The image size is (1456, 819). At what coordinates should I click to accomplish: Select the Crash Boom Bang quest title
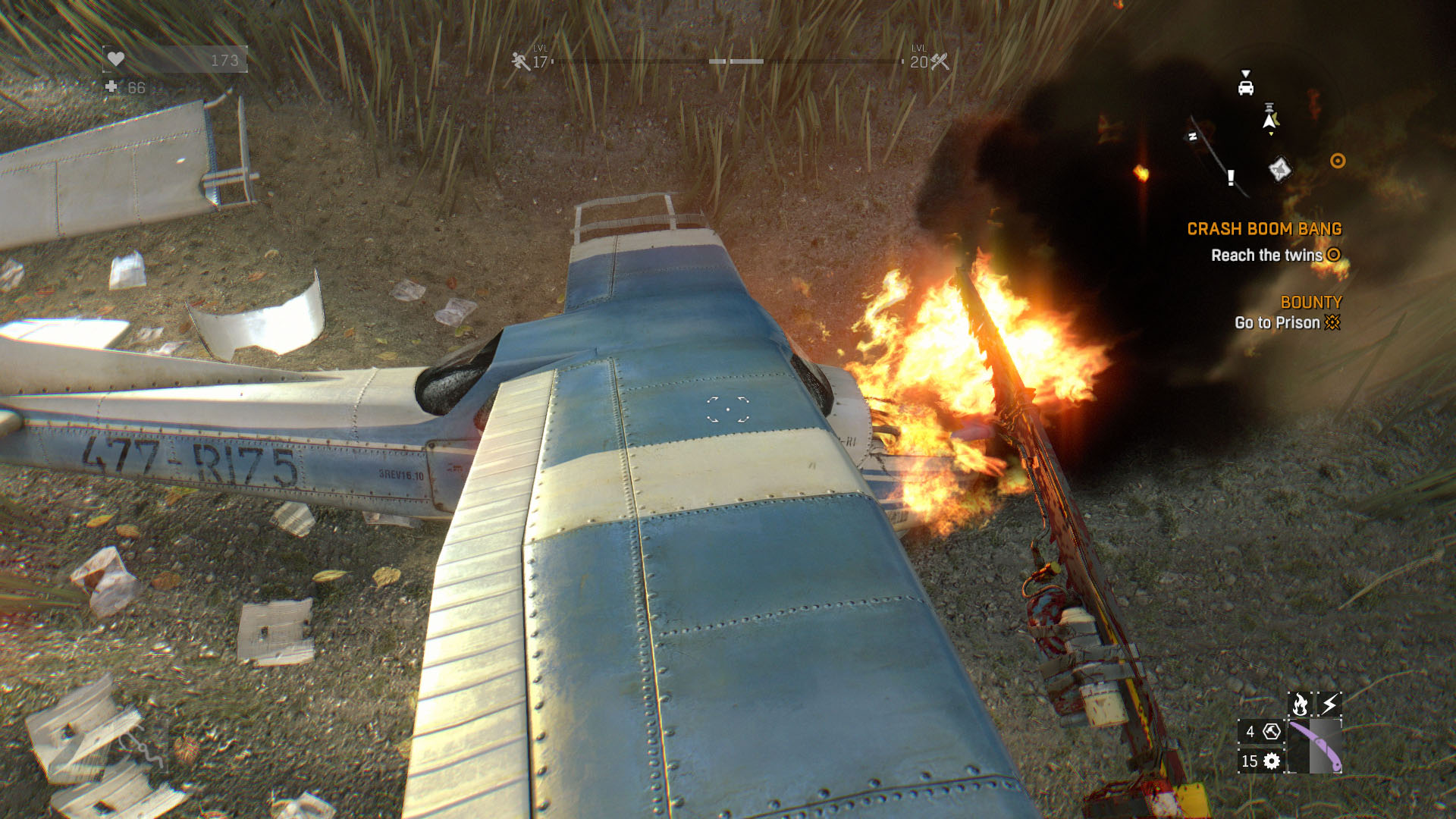pyautogui.click(x=1264, y=229)
